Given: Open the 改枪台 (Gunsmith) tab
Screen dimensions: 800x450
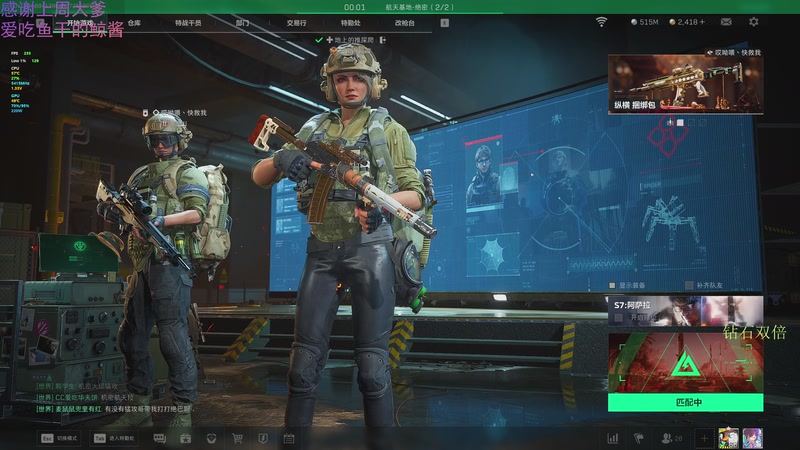Looking at the screenshot, I should [404, 21].
